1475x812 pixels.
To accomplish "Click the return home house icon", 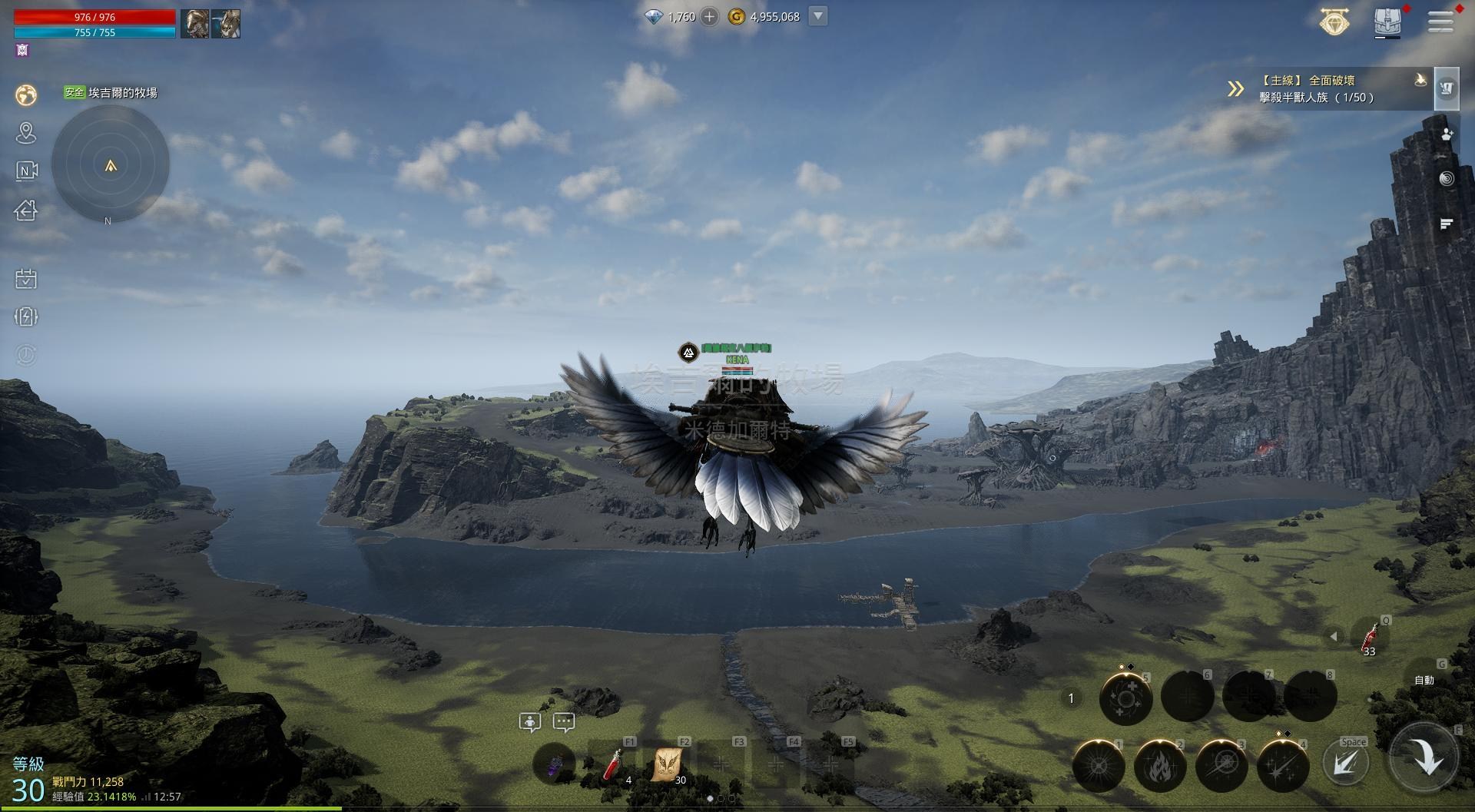I will [x=26, y=210].
